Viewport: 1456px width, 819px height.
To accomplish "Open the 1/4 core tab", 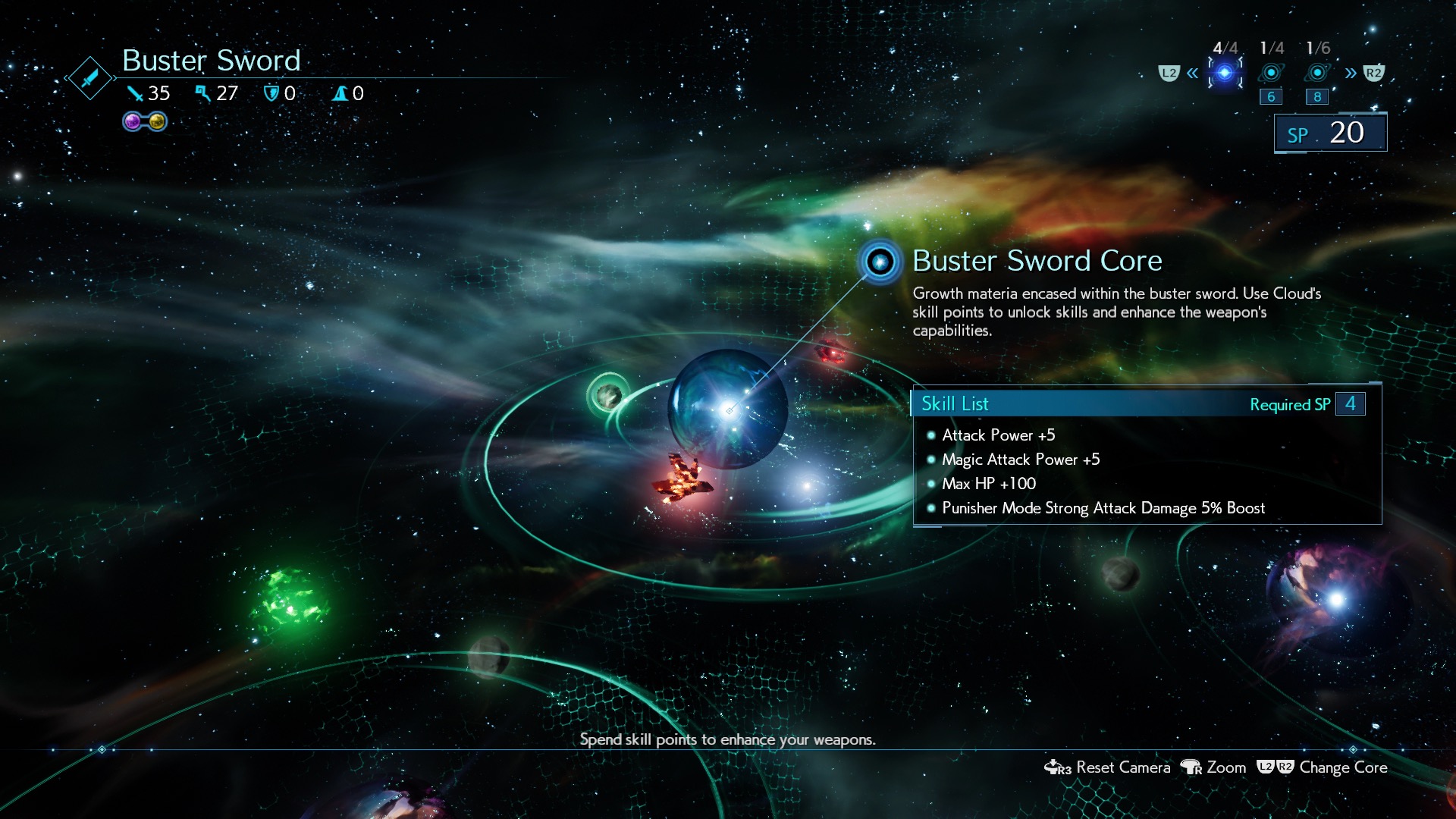I will (1271, 73).
